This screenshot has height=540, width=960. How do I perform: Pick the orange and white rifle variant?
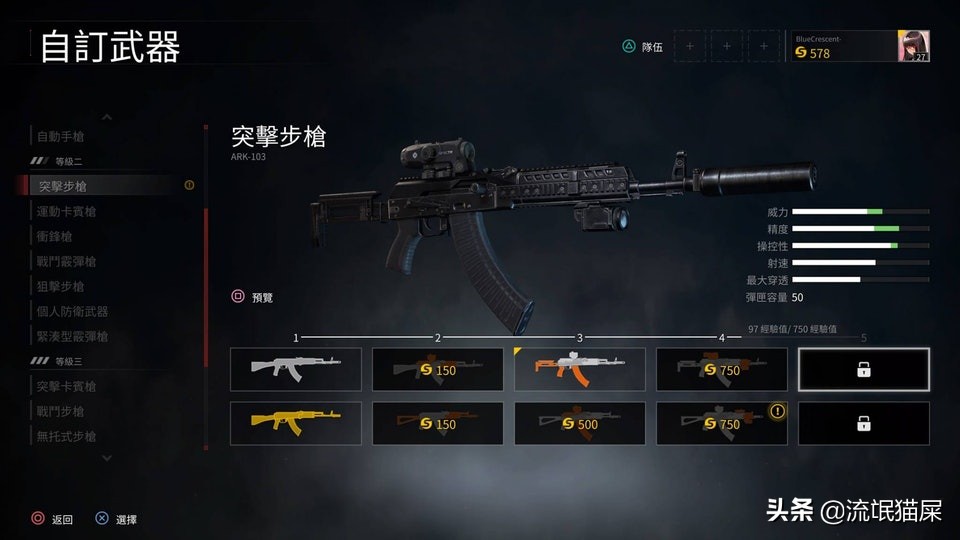579,369
